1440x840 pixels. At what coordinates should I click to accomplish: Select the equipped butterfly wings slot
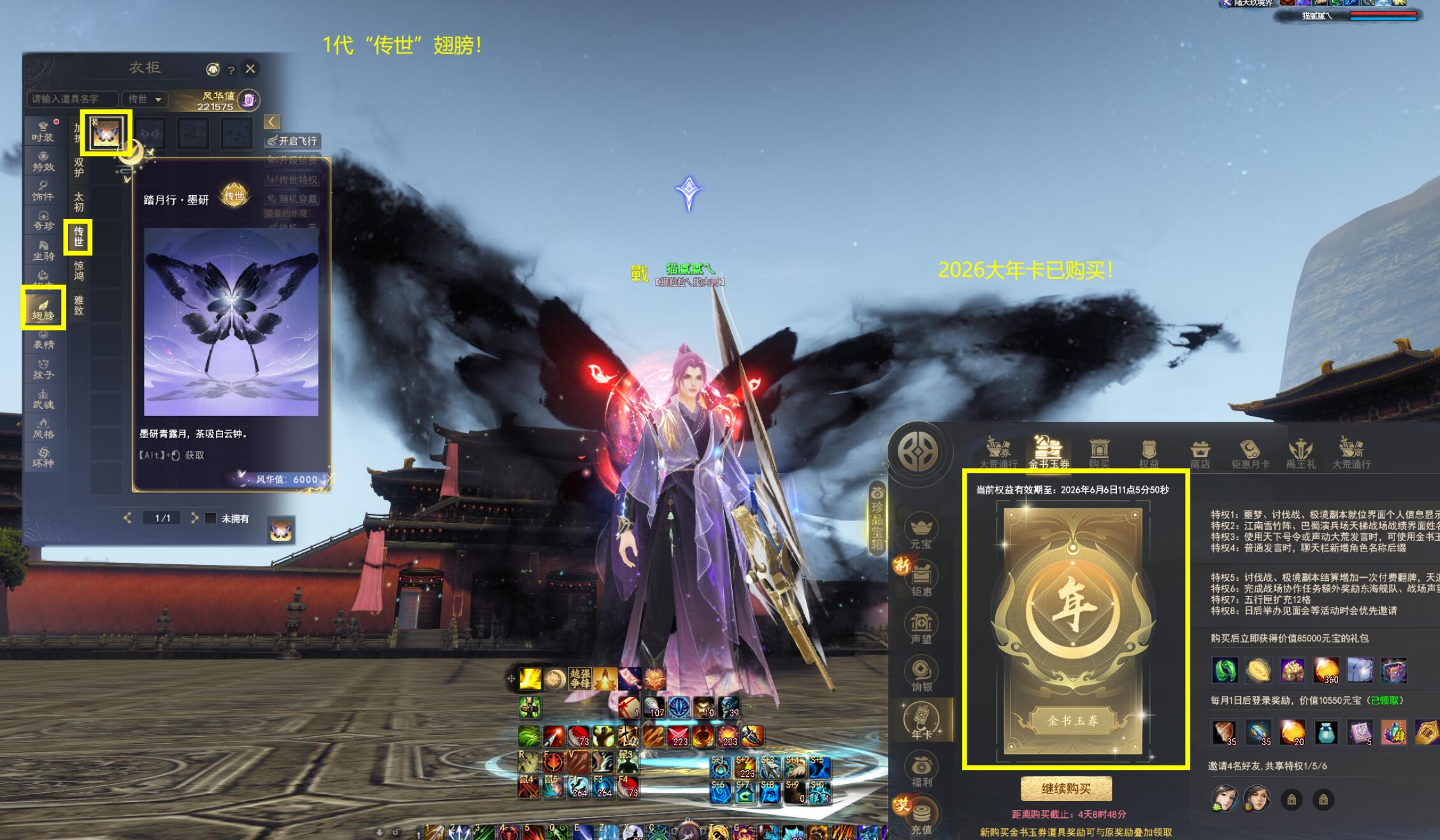106,133
